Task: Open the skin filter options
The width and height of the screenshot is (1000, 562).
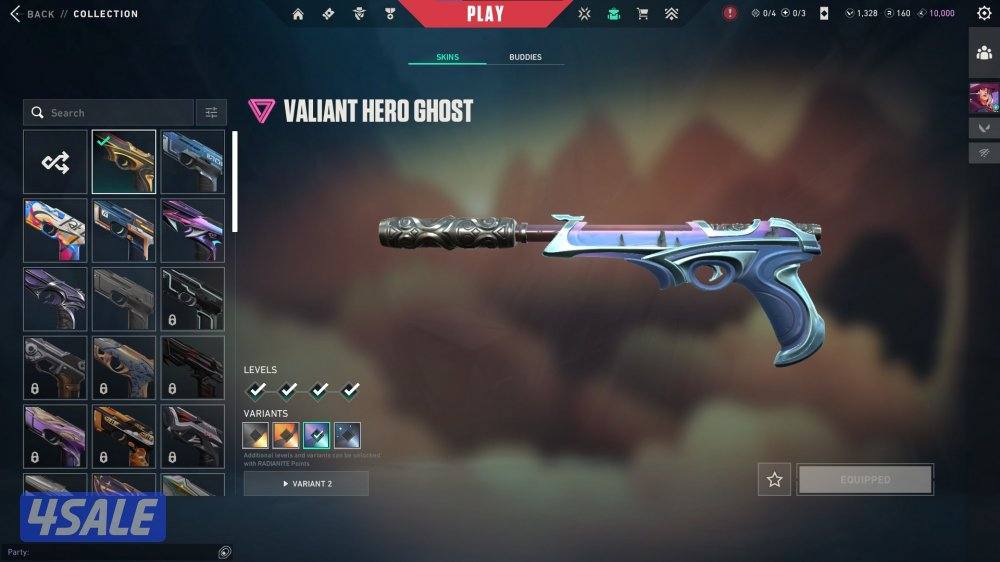Action: (x=211, y=113)
